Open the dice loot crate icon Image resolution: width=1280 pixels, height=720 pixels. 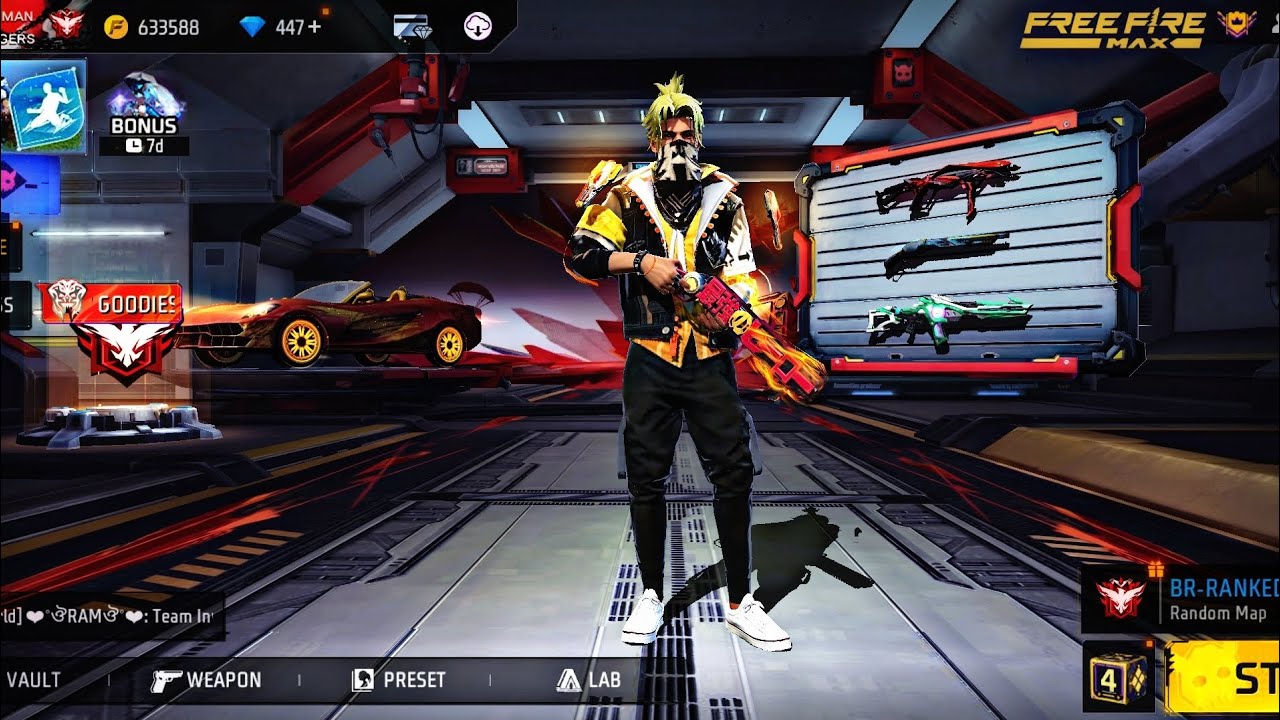[x=1116, y=677]
